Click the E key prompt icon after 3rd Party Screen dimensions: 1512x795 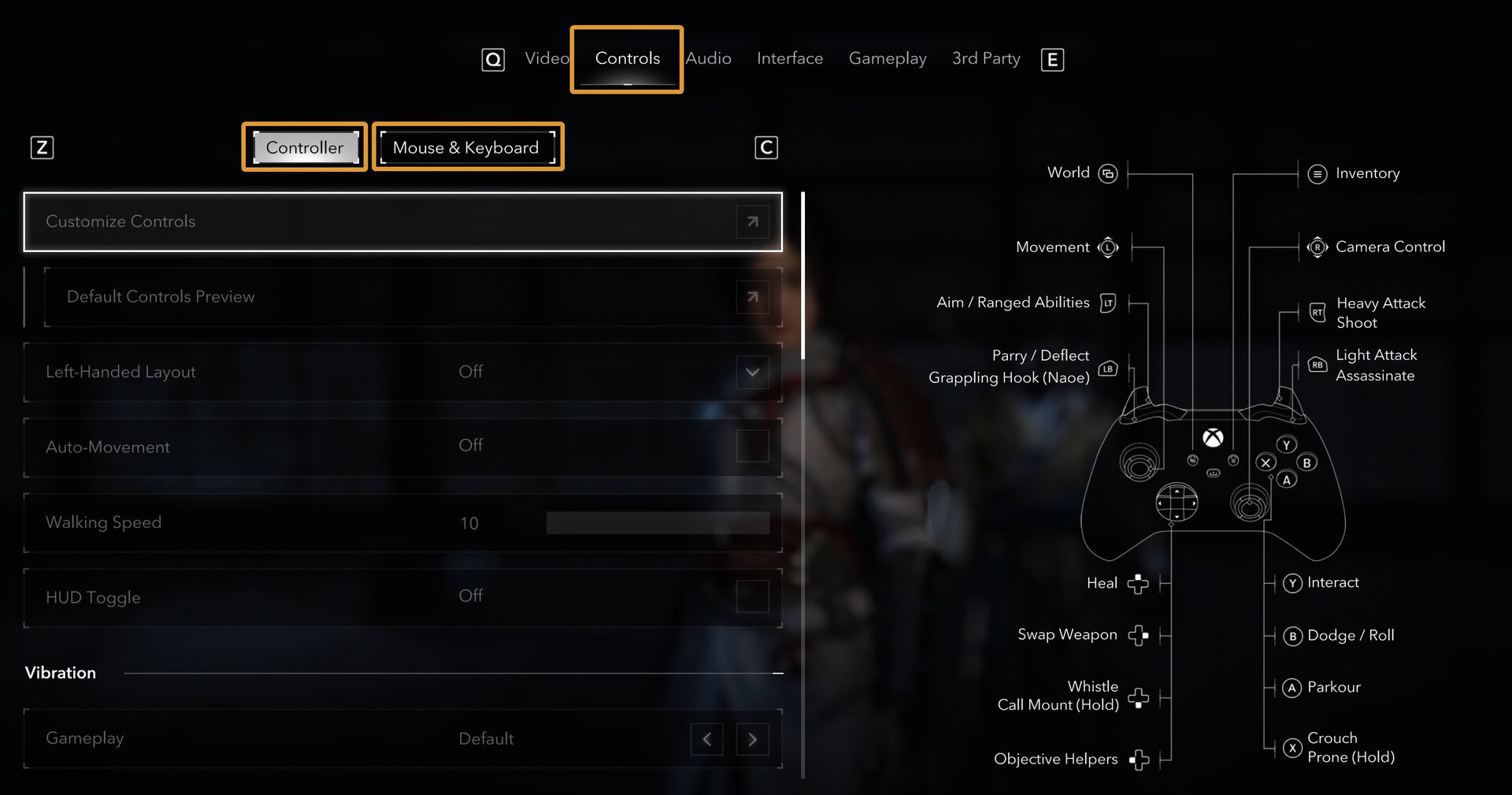1053,58
